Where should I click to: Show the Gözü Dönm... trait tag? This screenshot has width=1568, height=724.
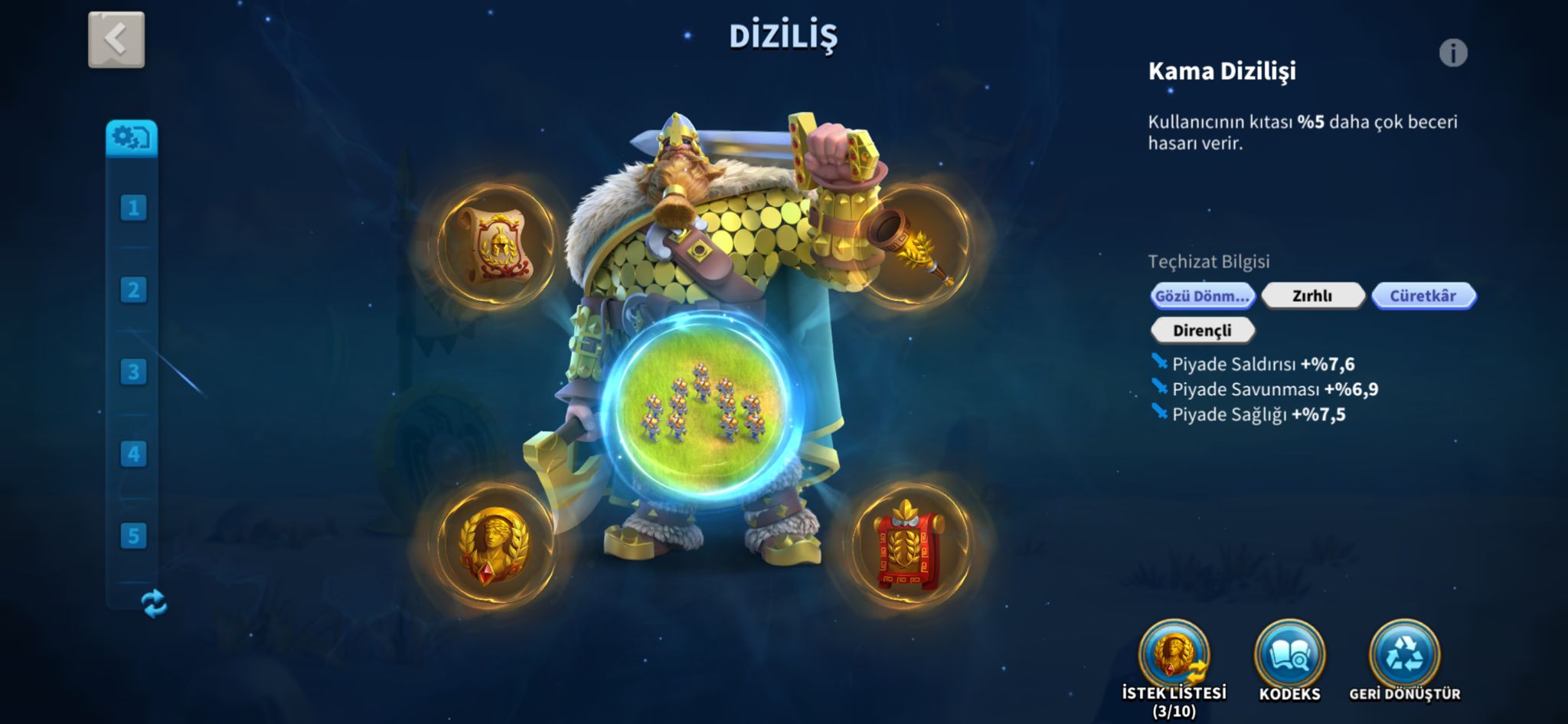pyautogui.click(x=1202, y=296)
